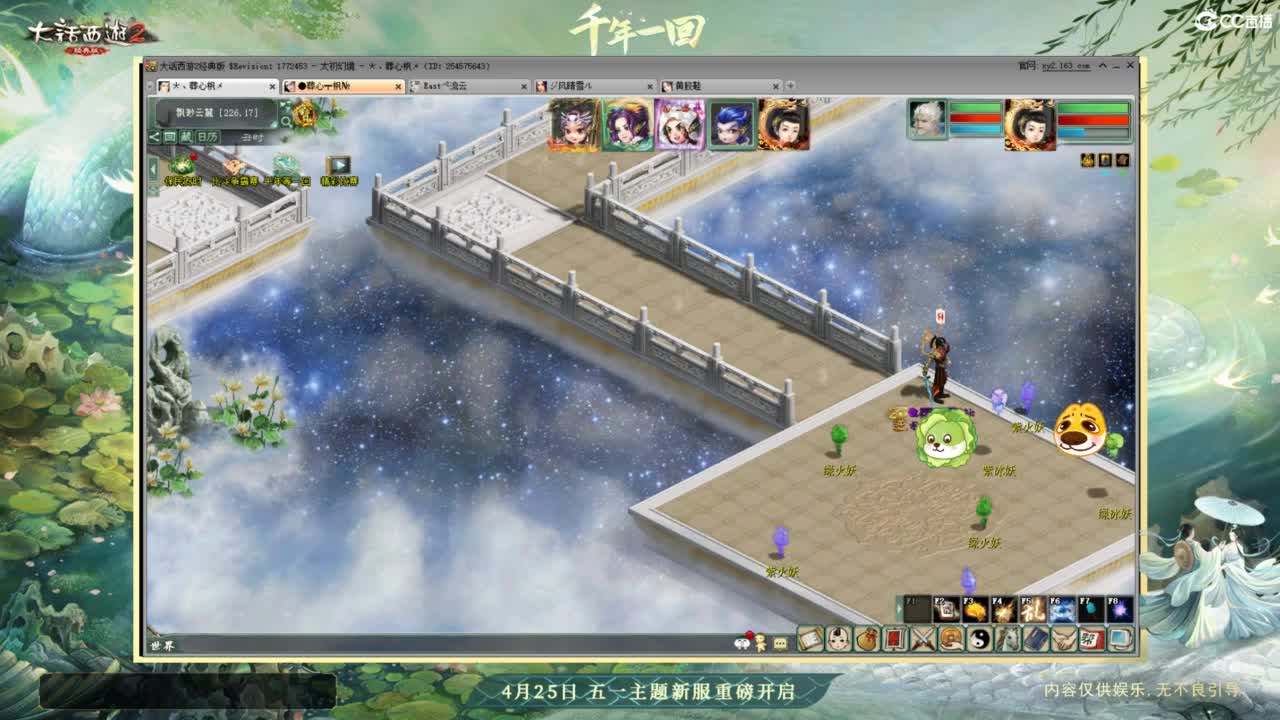Click the magnifier search icon on the minimap

(286, 121)
